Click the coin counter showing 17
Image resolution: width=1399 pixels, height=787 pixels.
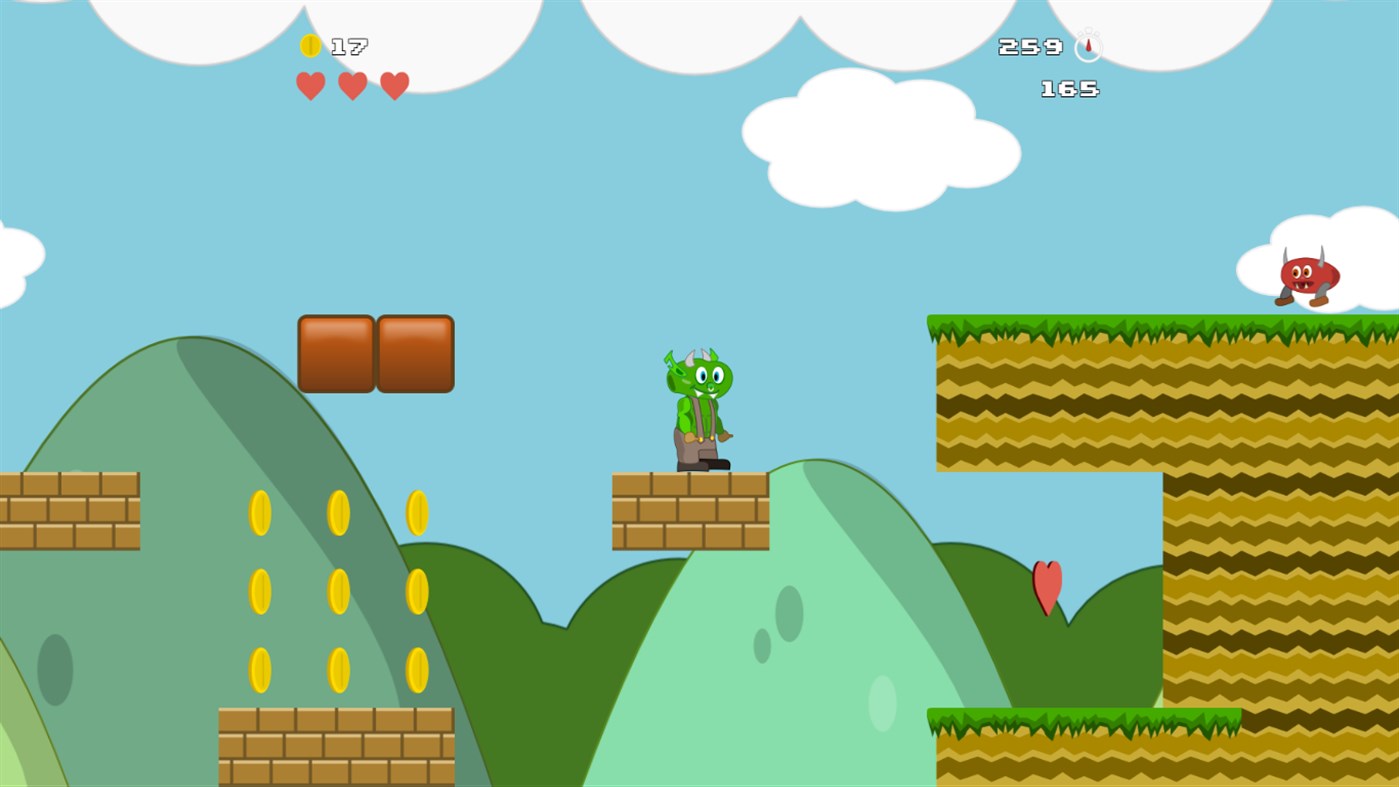tap(350, 45)
